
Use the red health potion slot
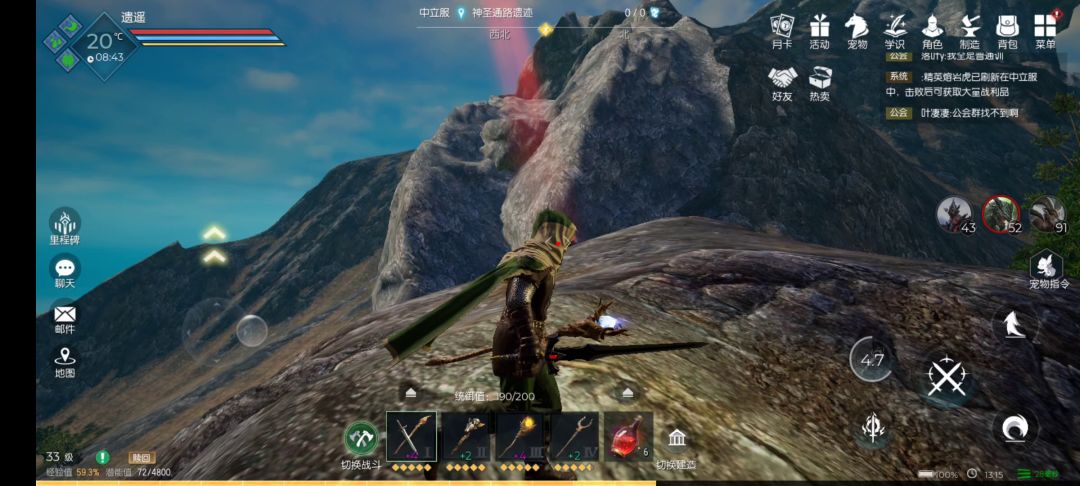click(627, 436)
